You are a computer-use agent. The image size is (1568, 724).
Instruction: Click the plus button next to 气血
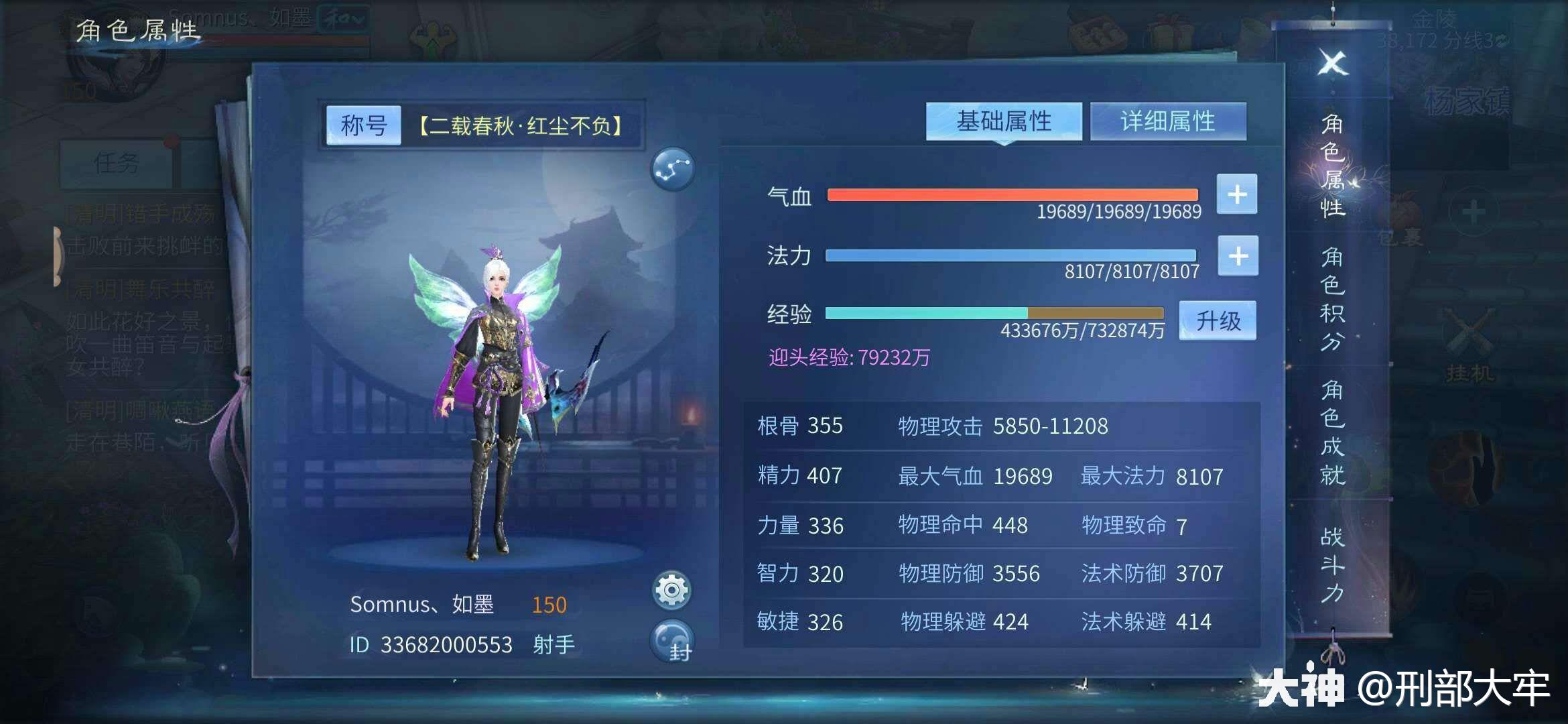pos(1236,195)
